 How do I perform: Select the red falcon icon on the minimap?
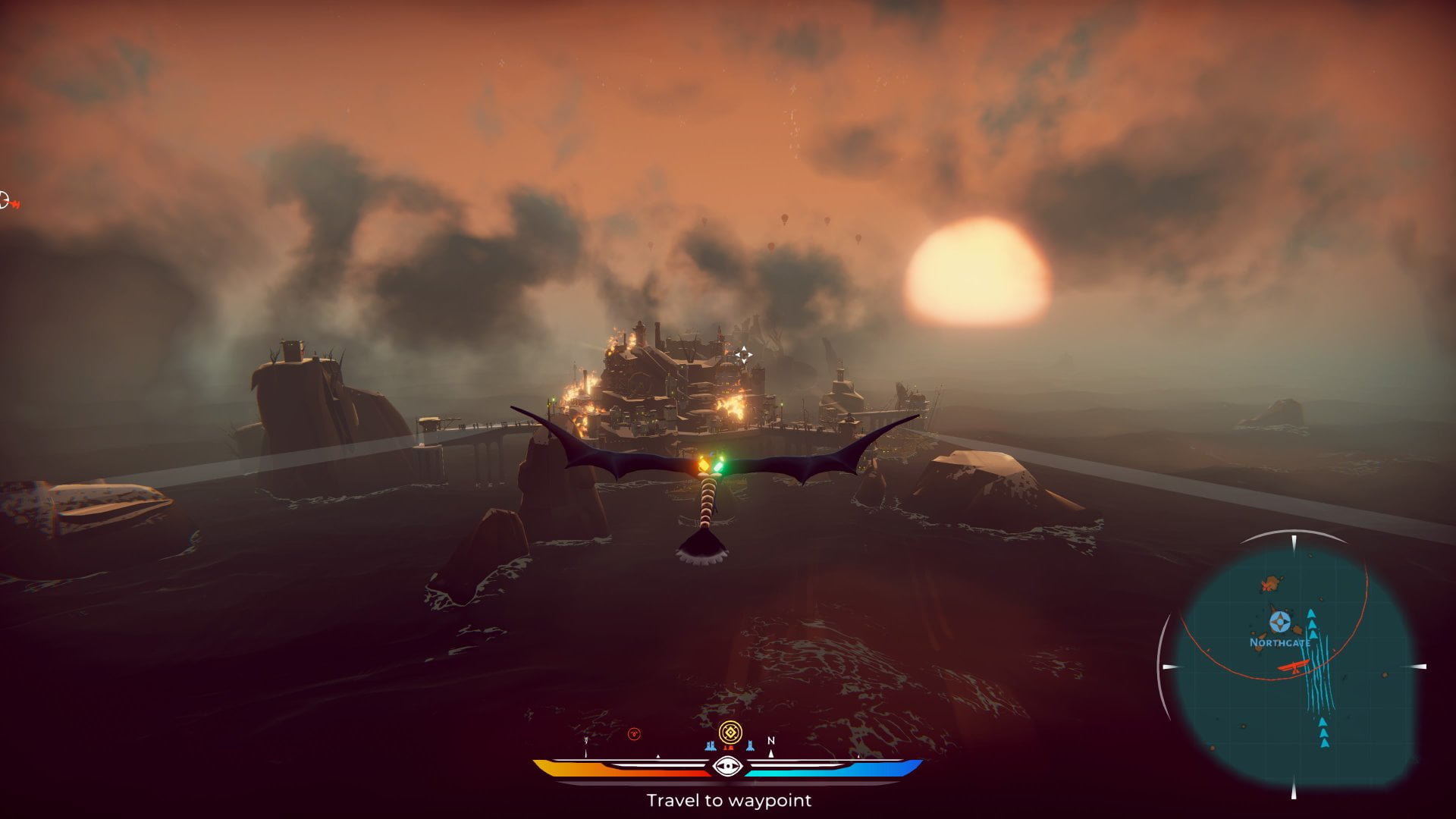point(1294,668)
